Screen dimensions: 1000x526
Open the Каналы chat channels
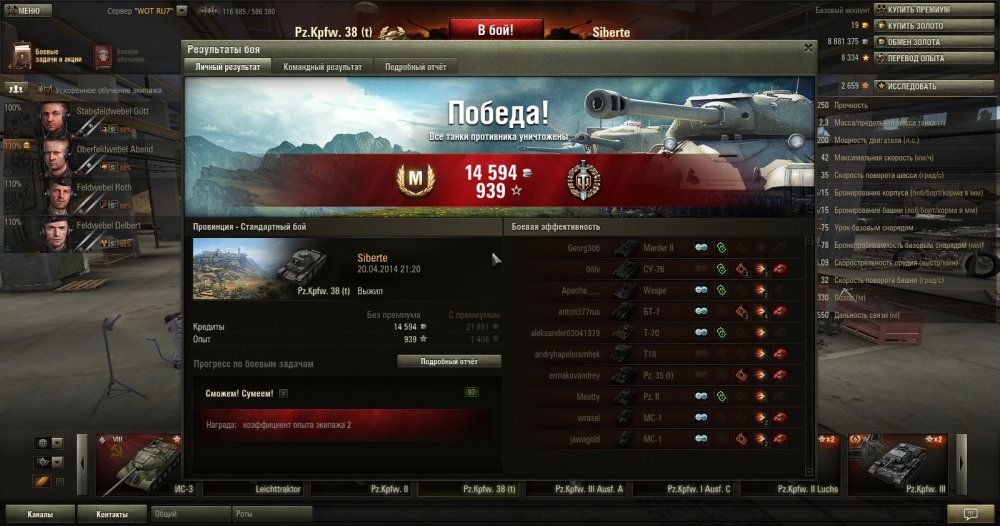coord(40,514)
